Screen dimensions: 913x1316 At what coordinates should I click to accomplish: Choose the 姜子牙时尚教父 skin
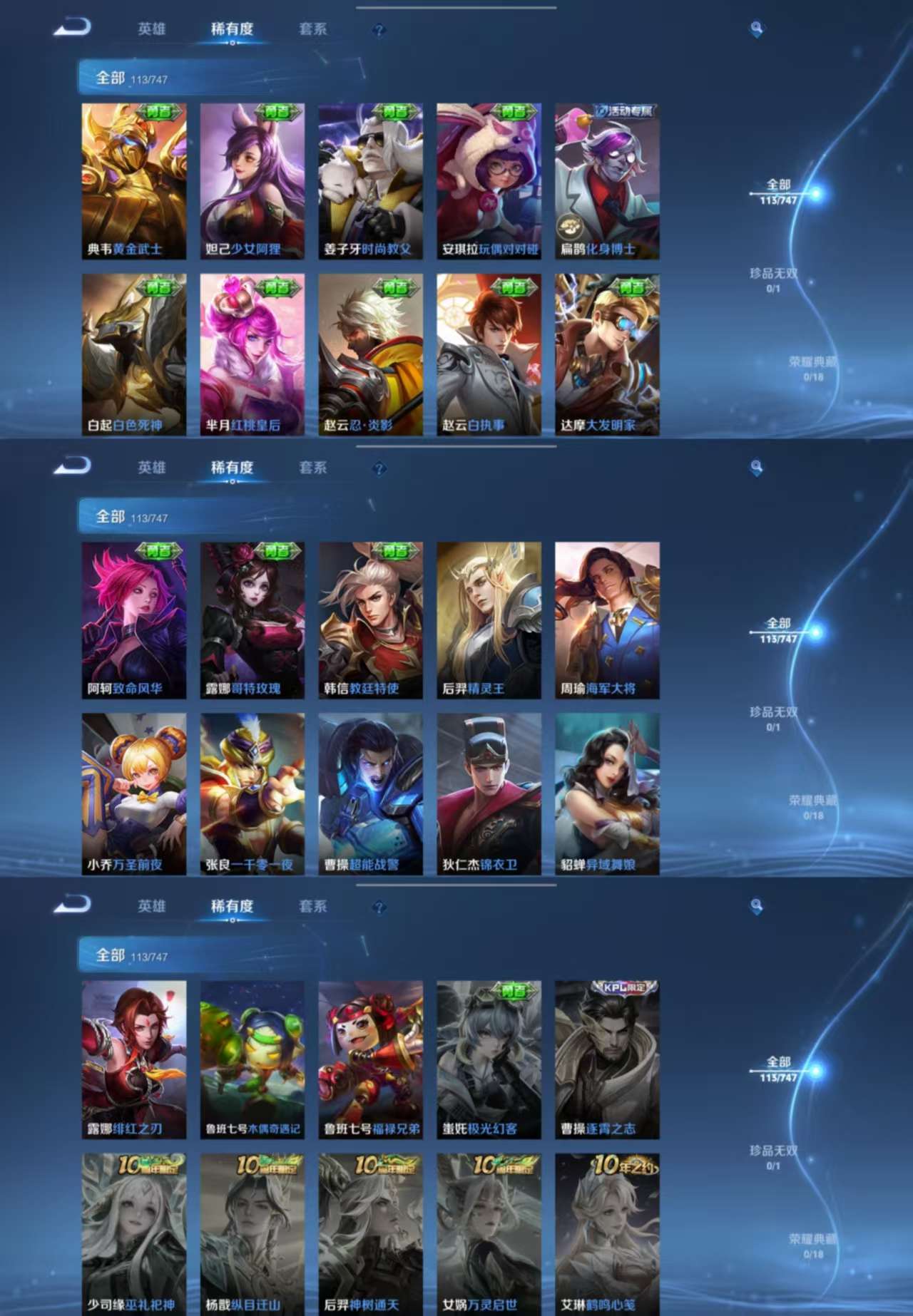pos(370,181)
